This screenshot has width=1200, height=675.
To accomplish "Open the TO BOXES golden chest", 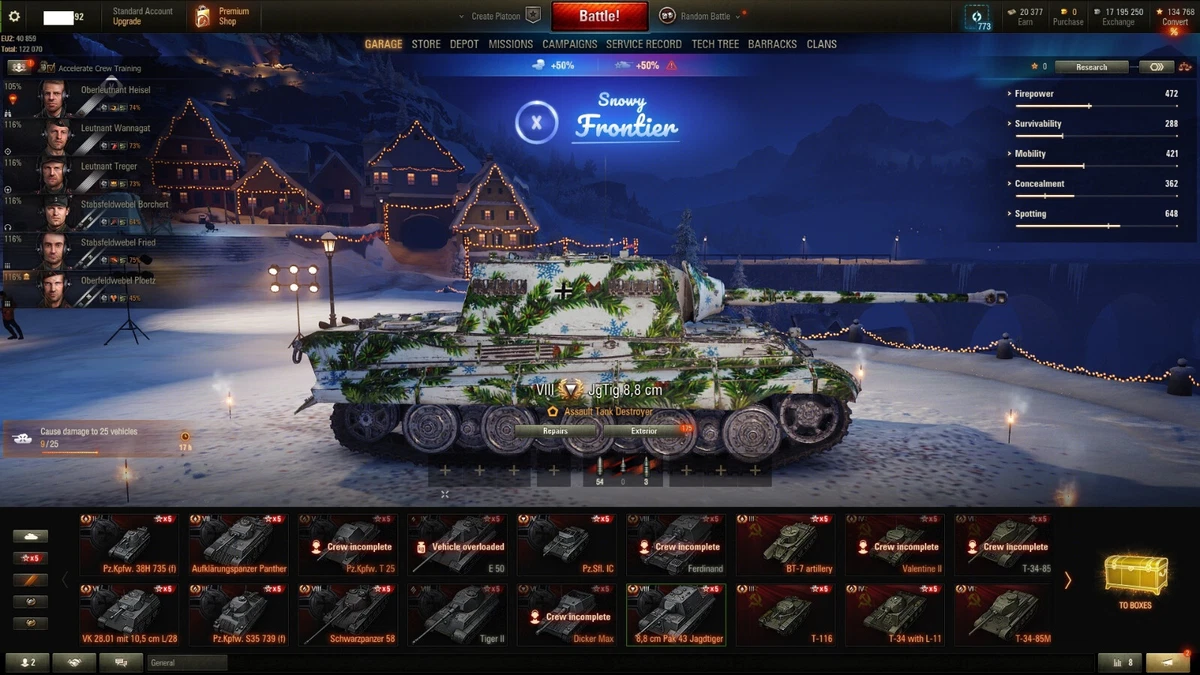I will coord(1134,580).
